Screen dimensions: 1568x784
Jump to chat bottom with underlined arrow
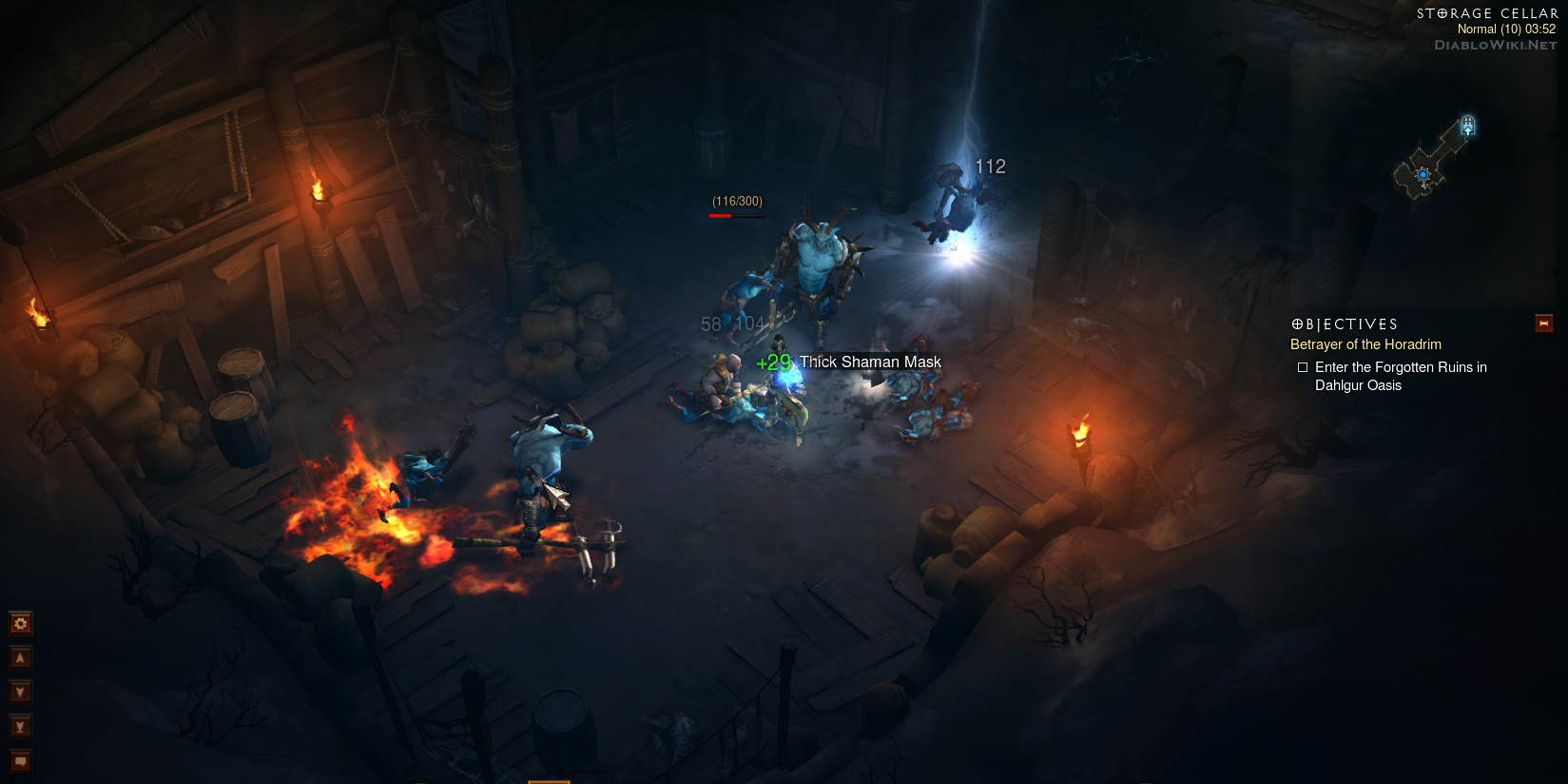[20, 726]
